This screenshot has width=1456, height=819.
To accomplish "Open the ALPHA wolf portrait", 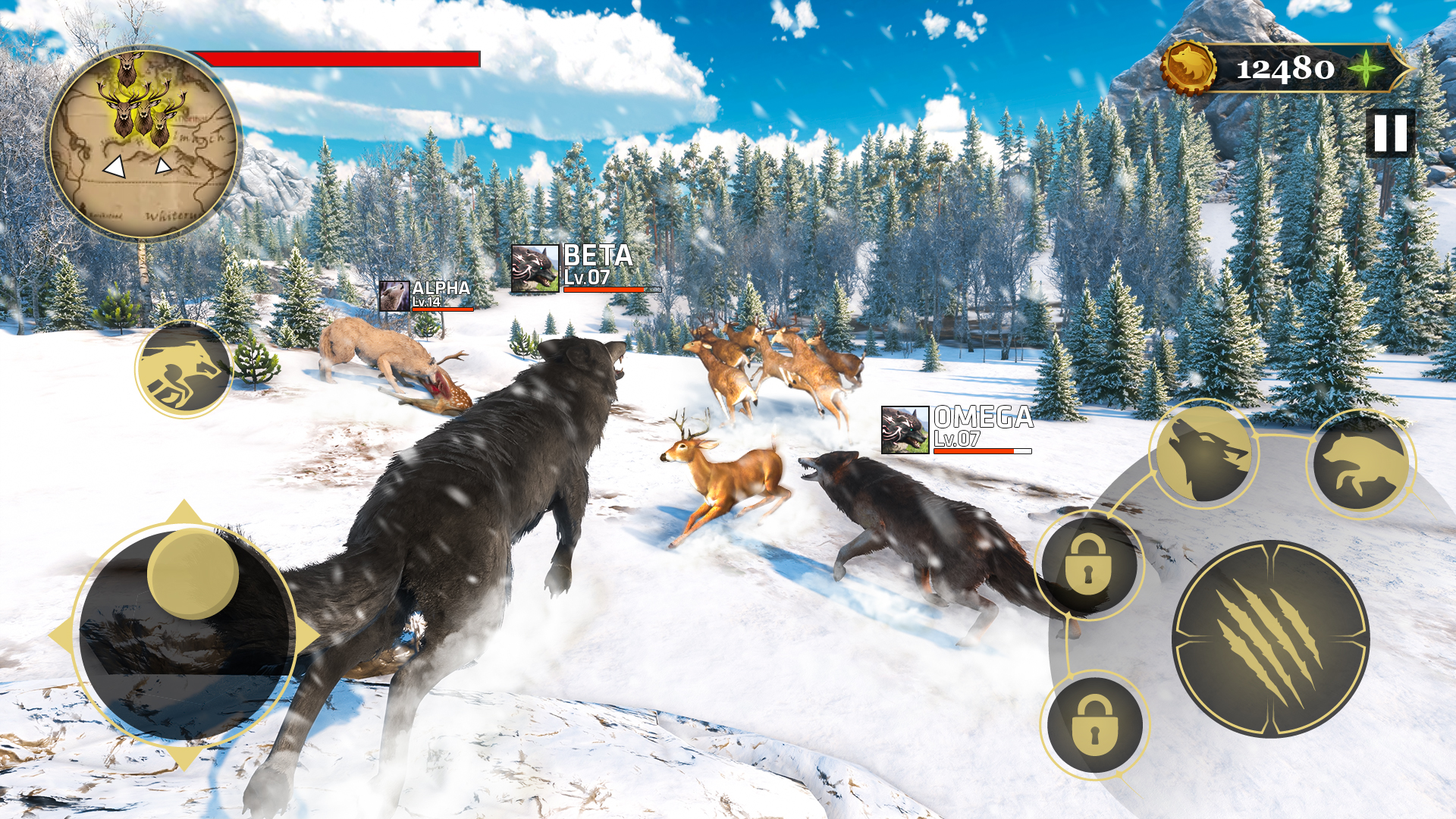I will pos(395,297).
